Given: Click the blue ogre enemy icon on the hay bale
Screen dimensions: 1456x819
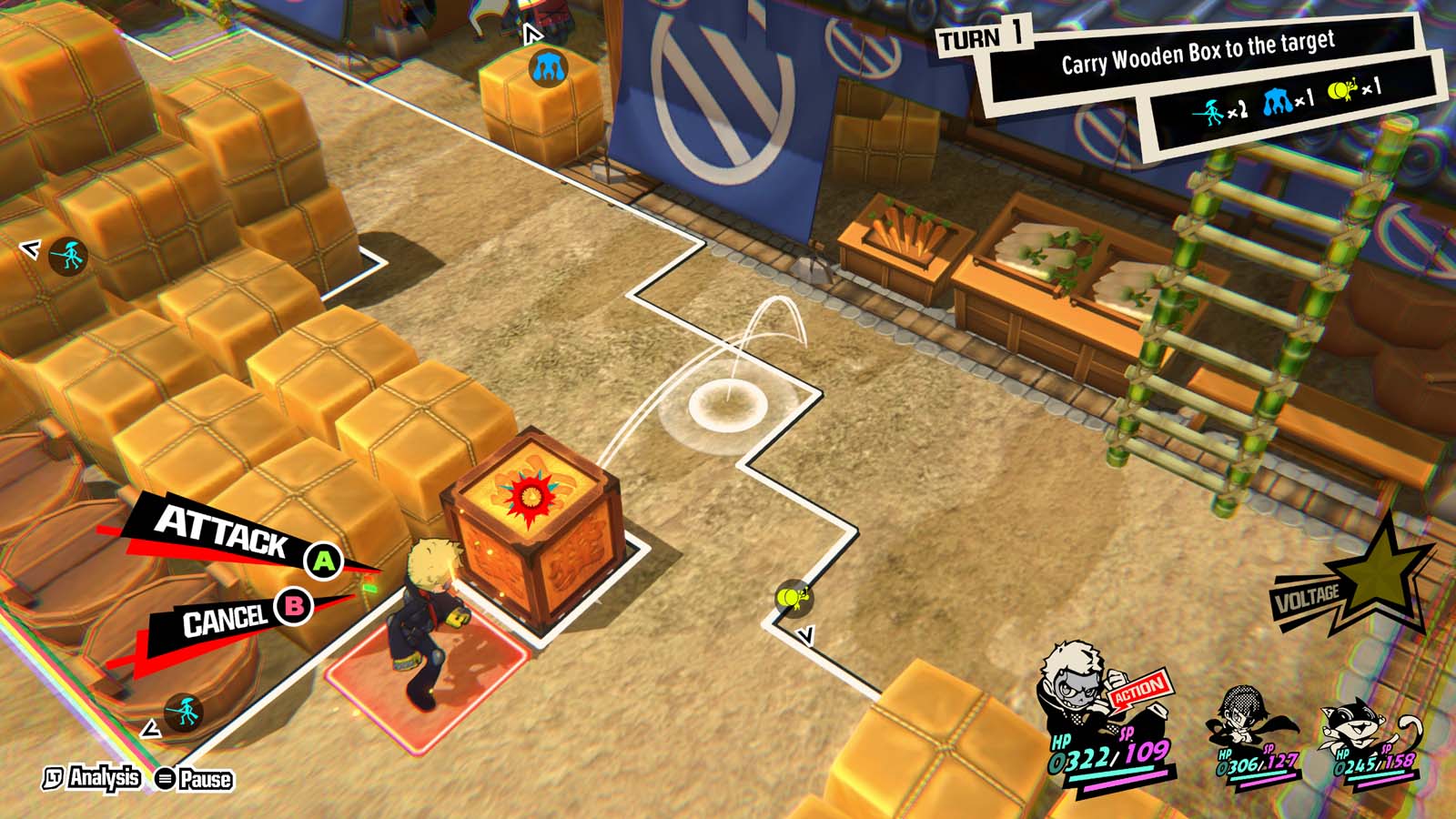Looking at the screenshot, I should coord(547,66).
